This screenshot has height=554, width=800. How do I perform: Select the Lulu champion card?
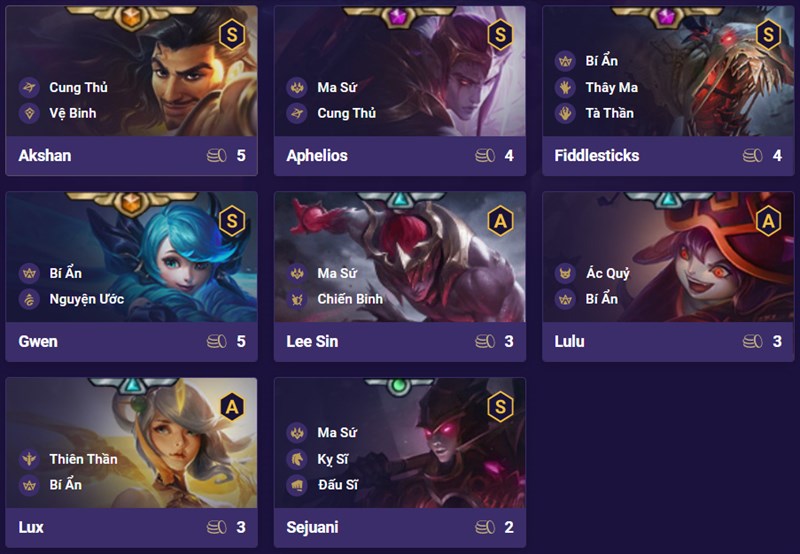(x=667, y=276)
